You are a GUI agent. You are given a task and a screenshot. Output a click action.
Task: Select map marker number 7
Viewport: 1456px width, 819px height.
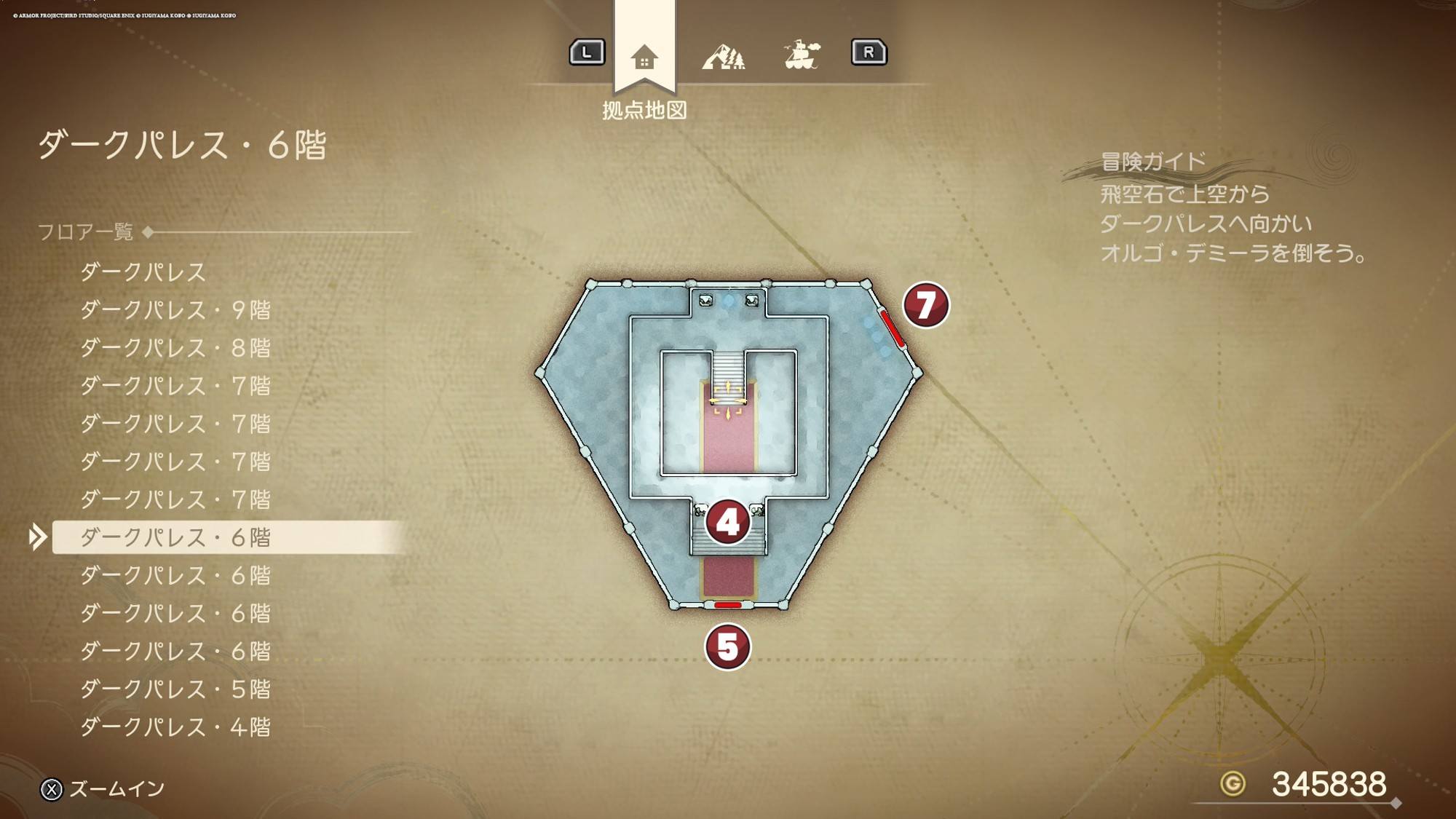coord(925,305)
